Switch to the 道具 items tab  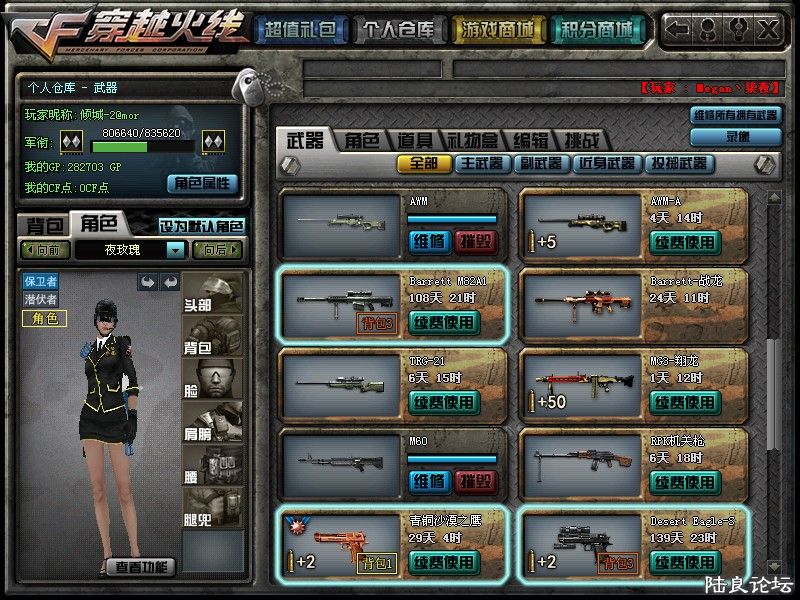click(x=413, y=141)
